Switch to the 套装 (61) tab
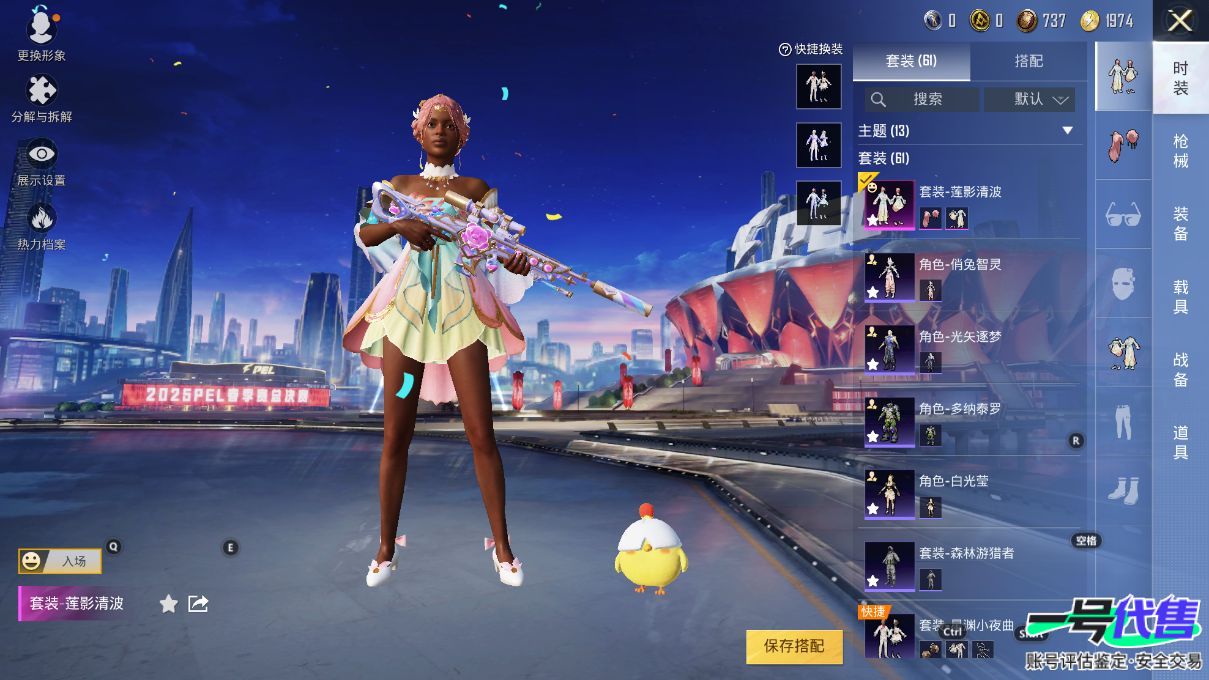The height and width of the screenshot is (680, 1209). tap(911, 61)
